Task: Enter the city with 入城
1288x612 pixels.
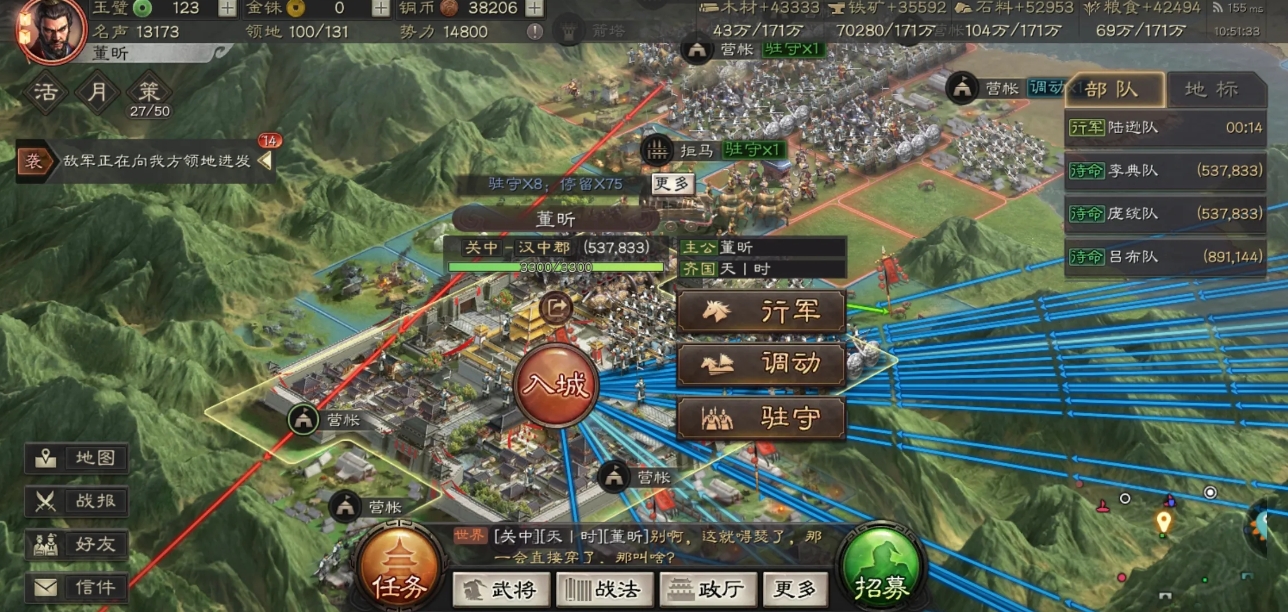Action: pos(556,385)
